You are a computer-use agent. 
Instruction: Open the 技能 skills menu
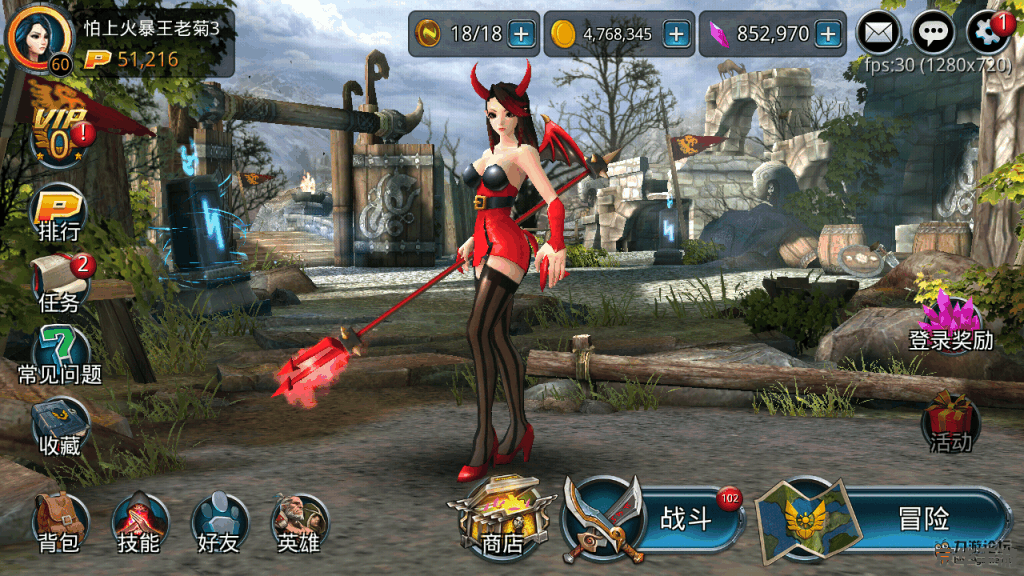coord(139,522)
